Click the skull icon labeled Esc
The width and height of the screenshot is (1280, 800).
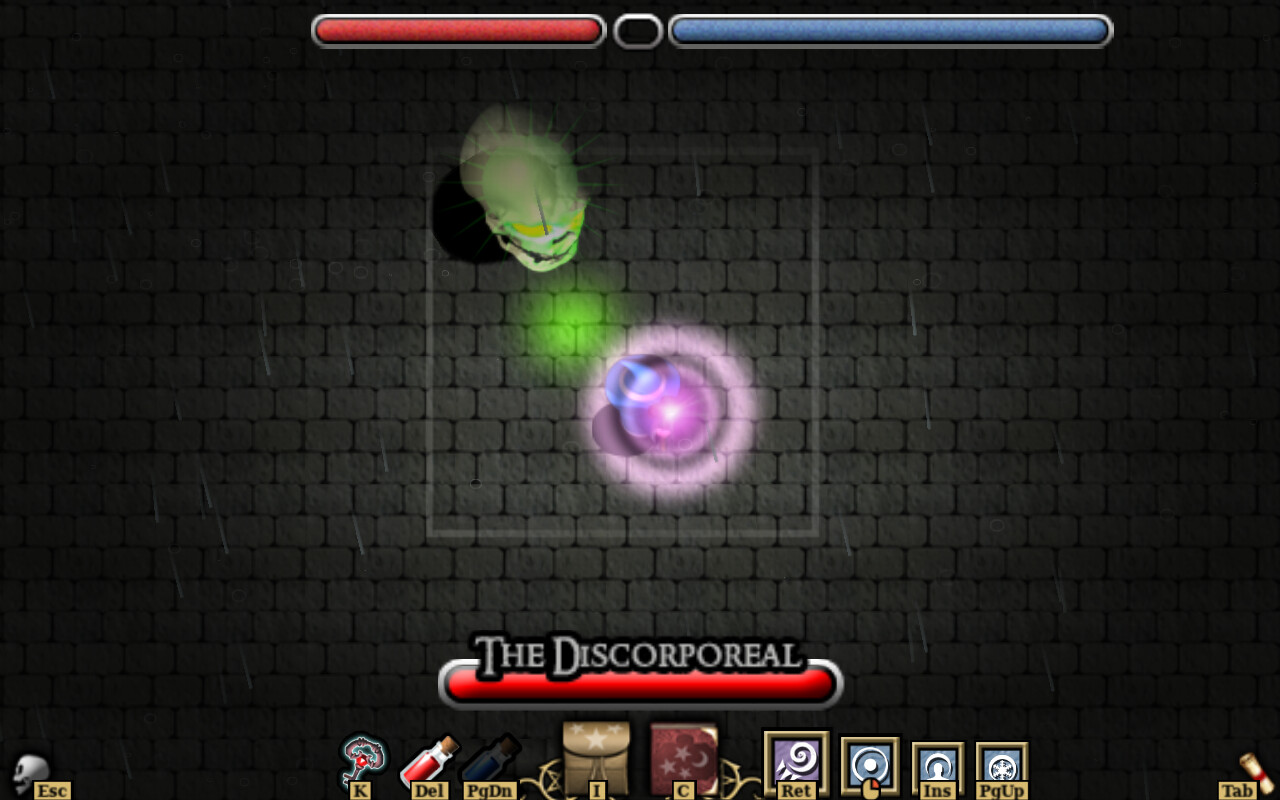tap(30, 770)
